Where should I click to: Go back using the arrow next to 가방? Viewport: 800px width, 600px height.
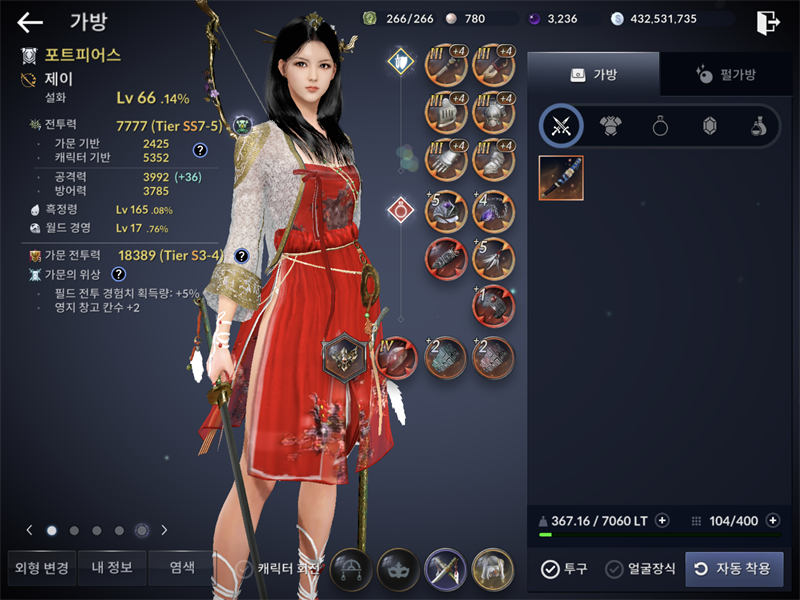(30, 22)
